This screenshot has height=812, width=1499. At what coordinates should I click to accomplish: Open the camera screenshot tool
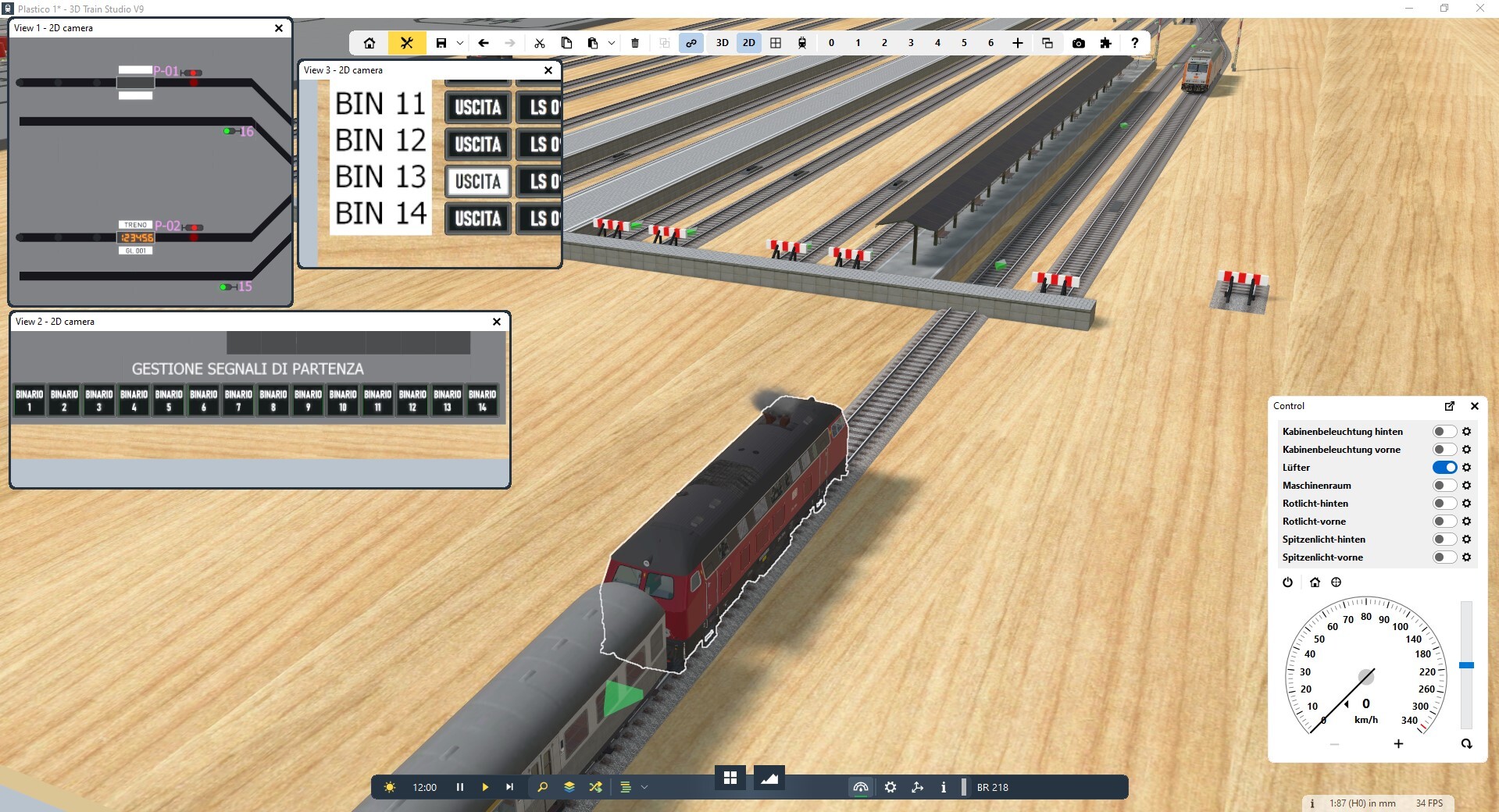coord(1079,43)
